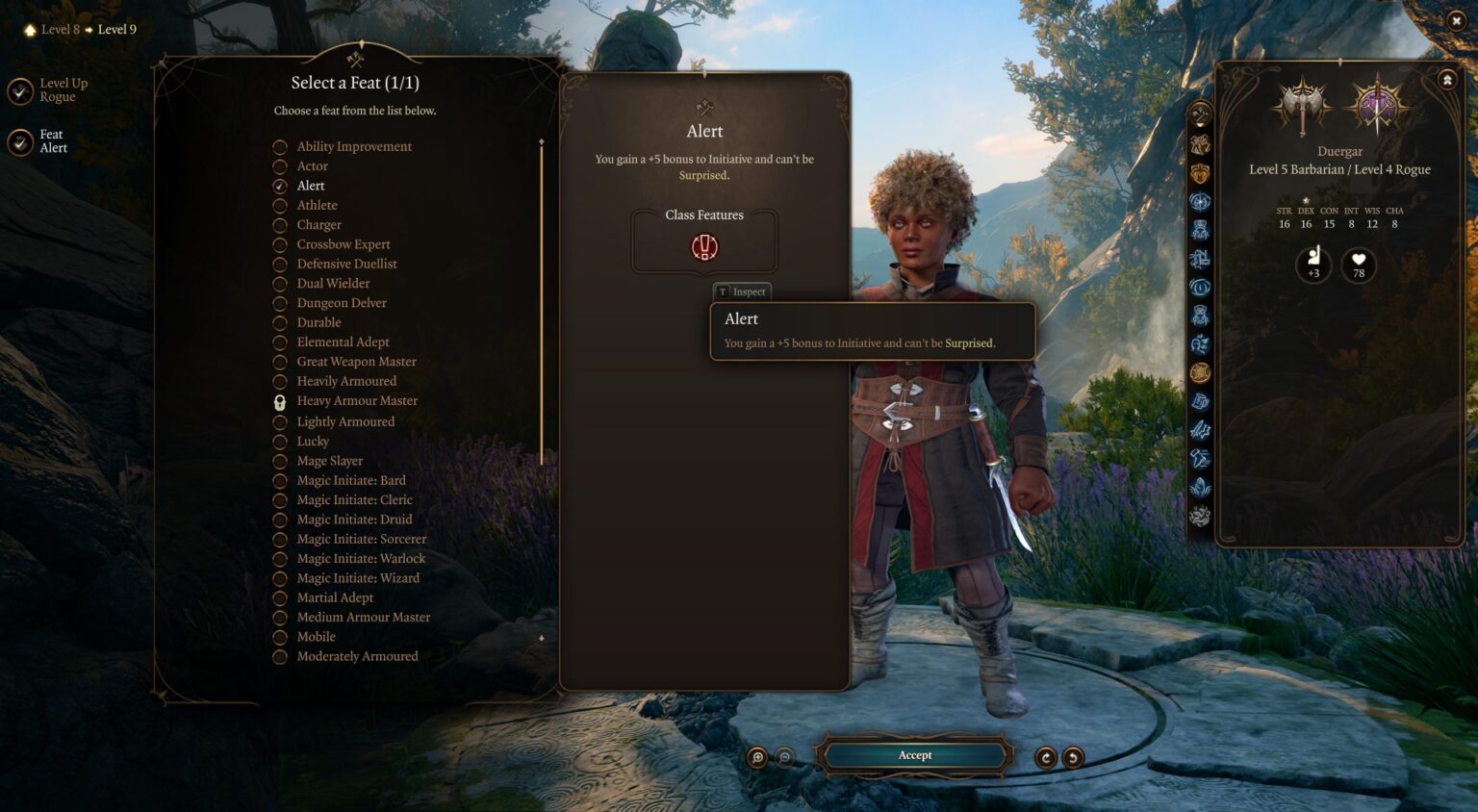Click the purple weapon icon in character panel

[x=1378, y=104]
